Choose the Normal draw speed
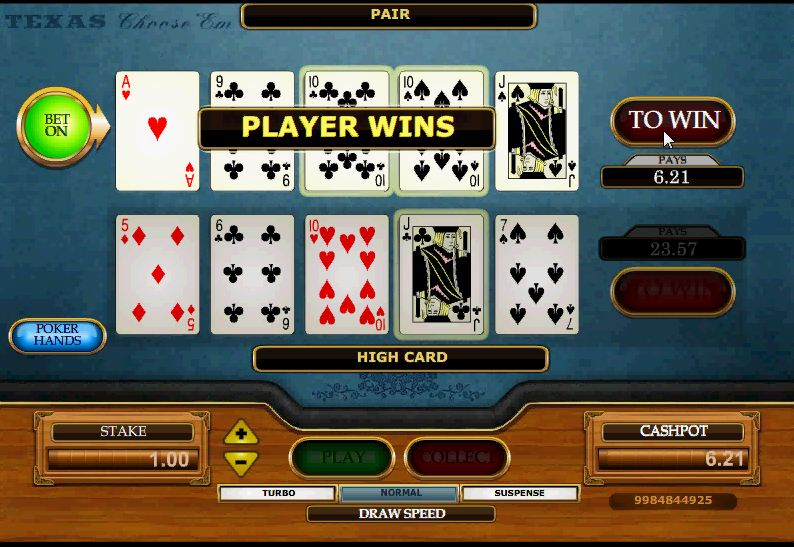The height and width of the screenshot is (547, 794). [400, 493]
